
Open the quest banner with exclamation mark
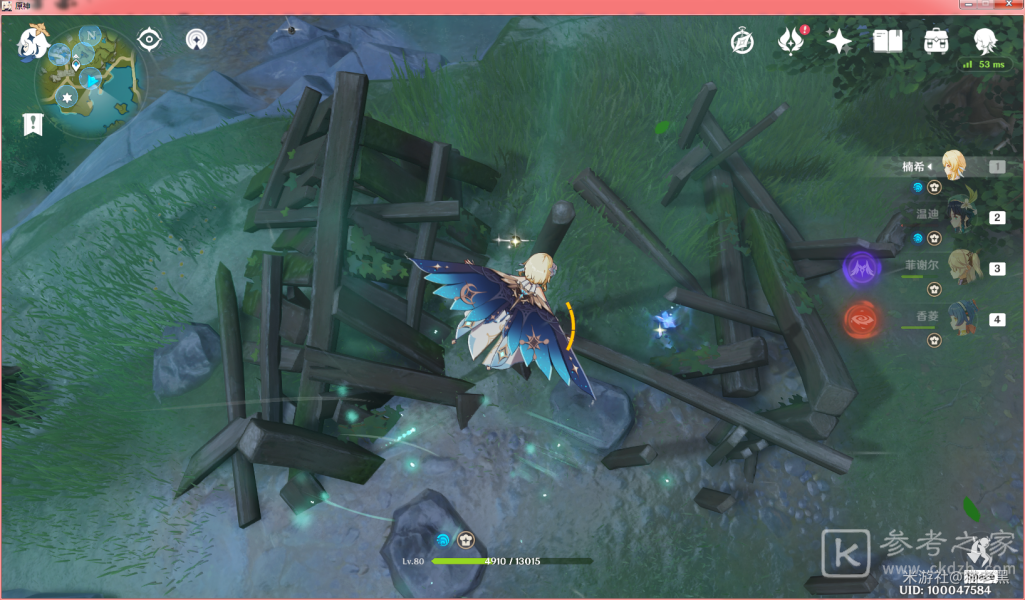coord(33,124)
